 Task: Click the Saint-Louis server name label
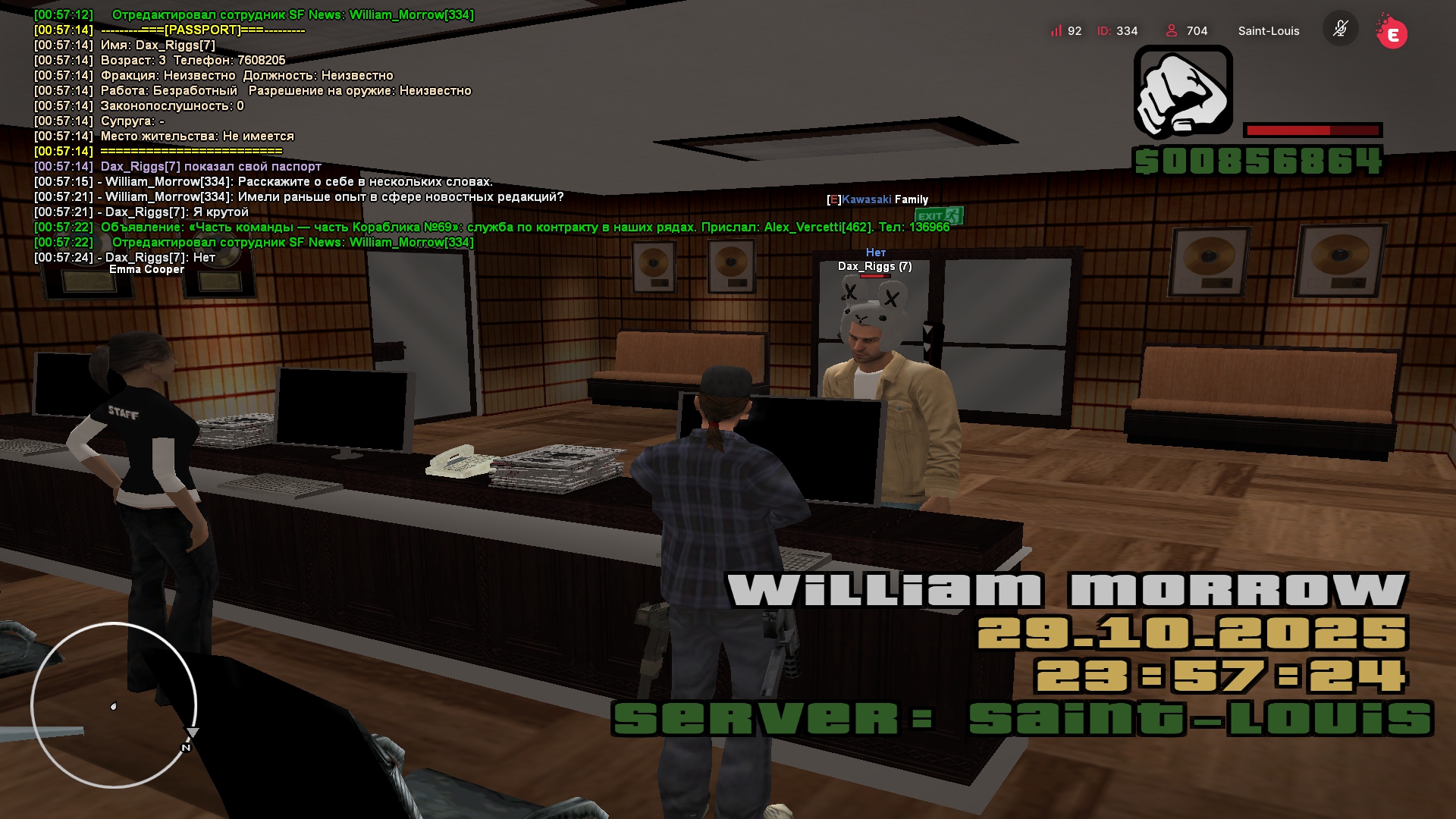[1268, 31]
